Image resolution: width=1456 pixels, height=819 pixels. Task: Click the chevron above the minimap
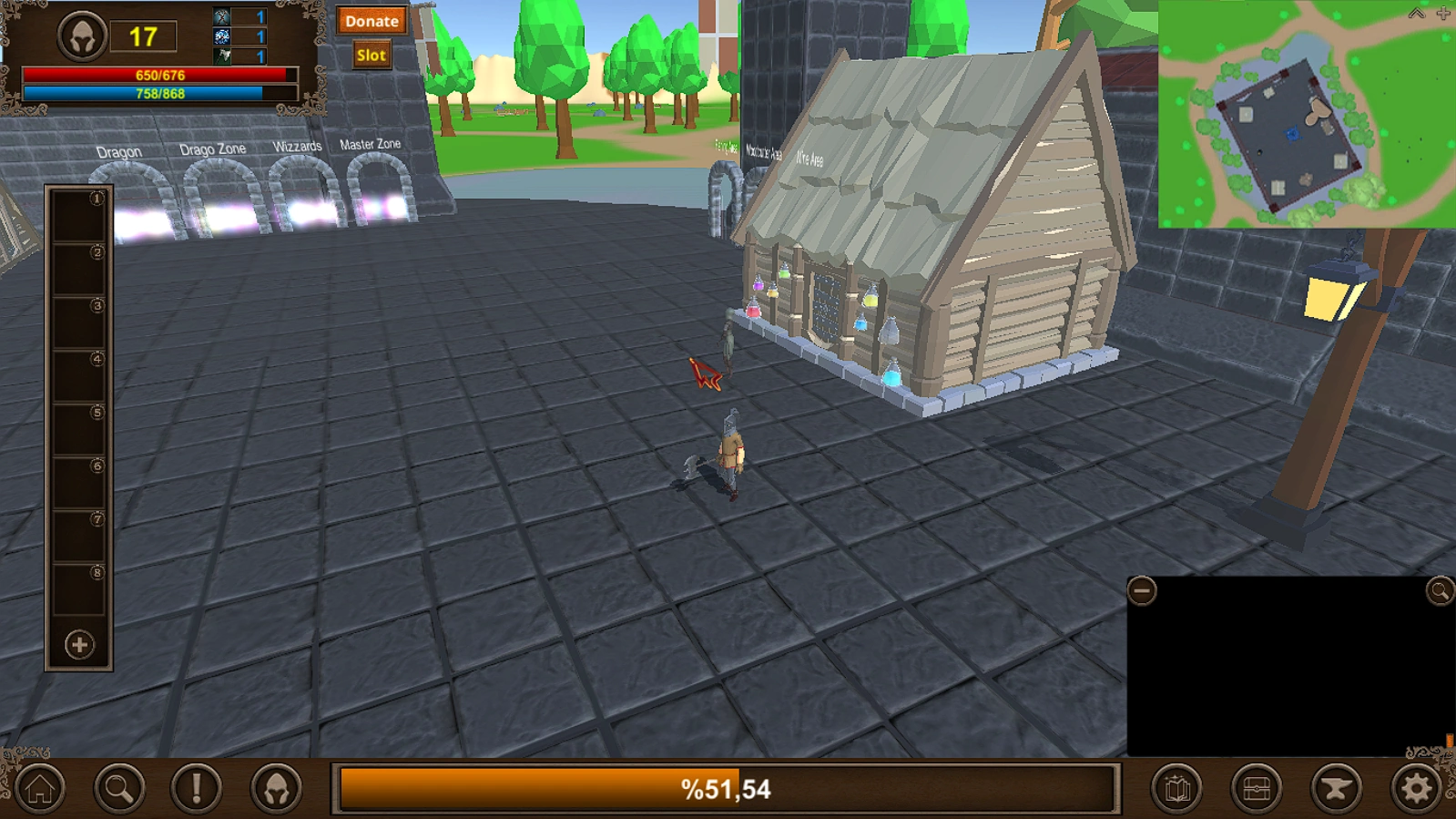click(x=1415, y=13)
